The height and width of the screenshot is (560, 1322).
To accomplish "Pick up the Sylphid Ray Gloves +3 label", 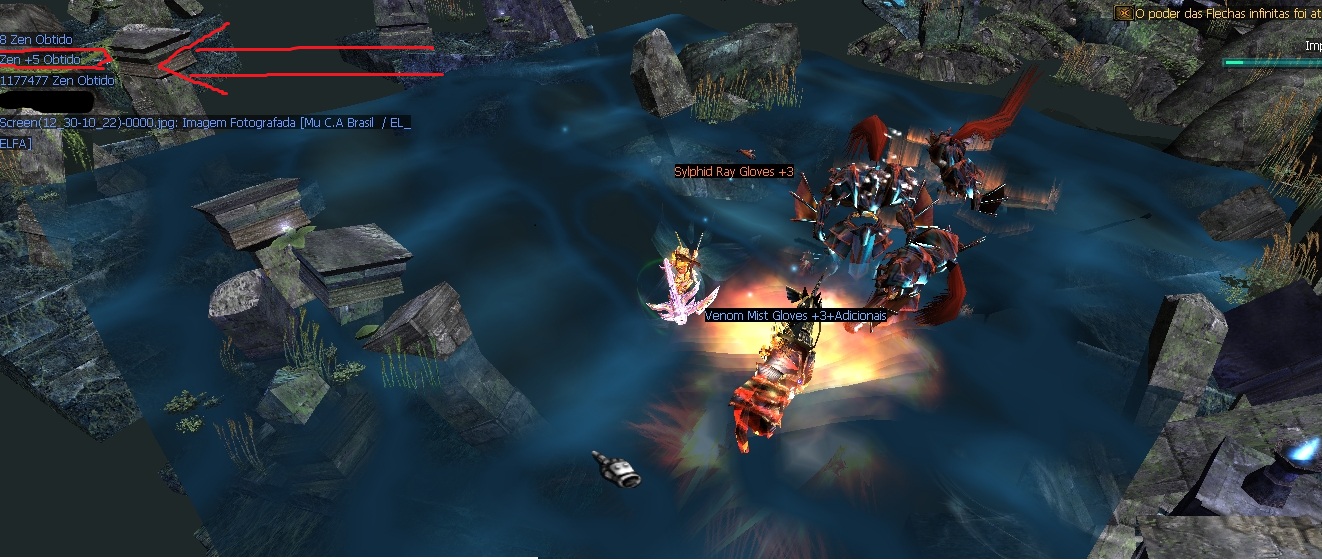I will click(734, 172).
